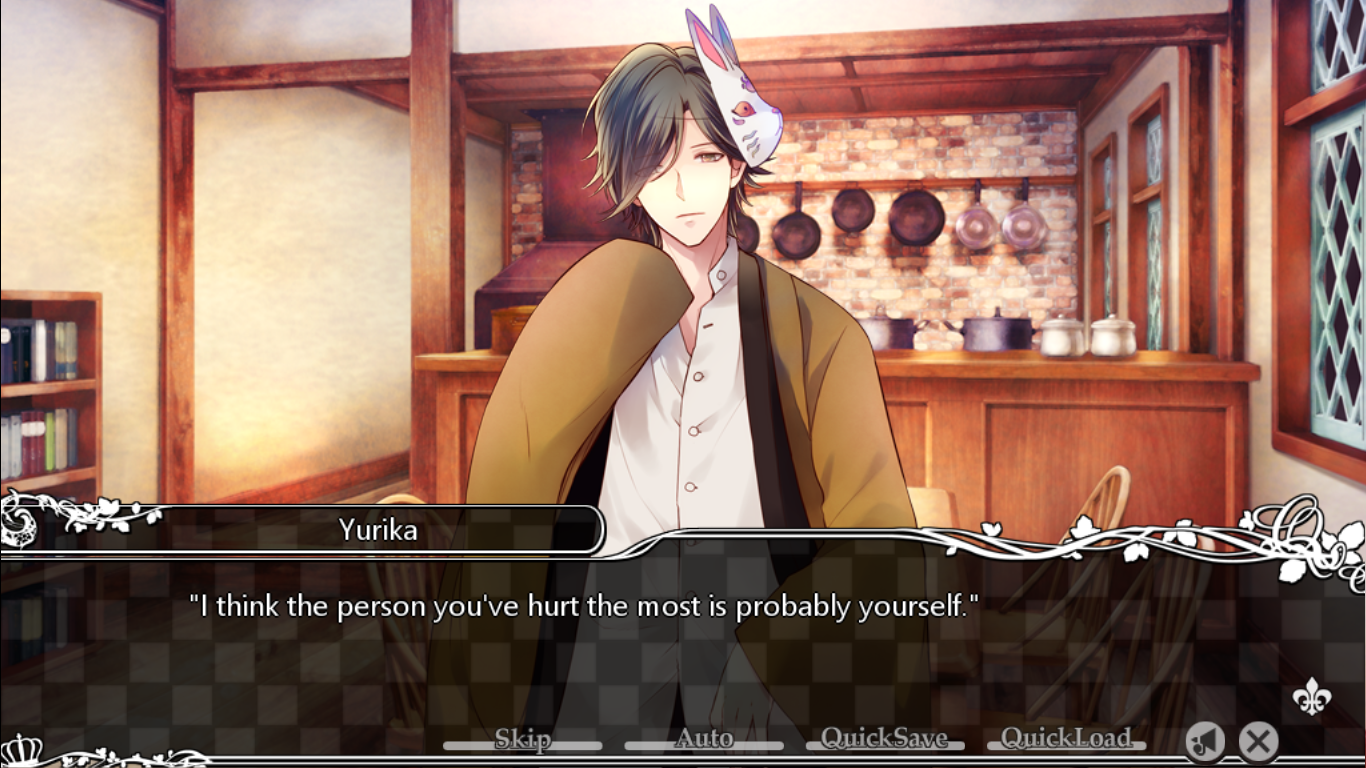Enable Auto text advance
This screenshot has width=1366, height=768.
point(704,740)
